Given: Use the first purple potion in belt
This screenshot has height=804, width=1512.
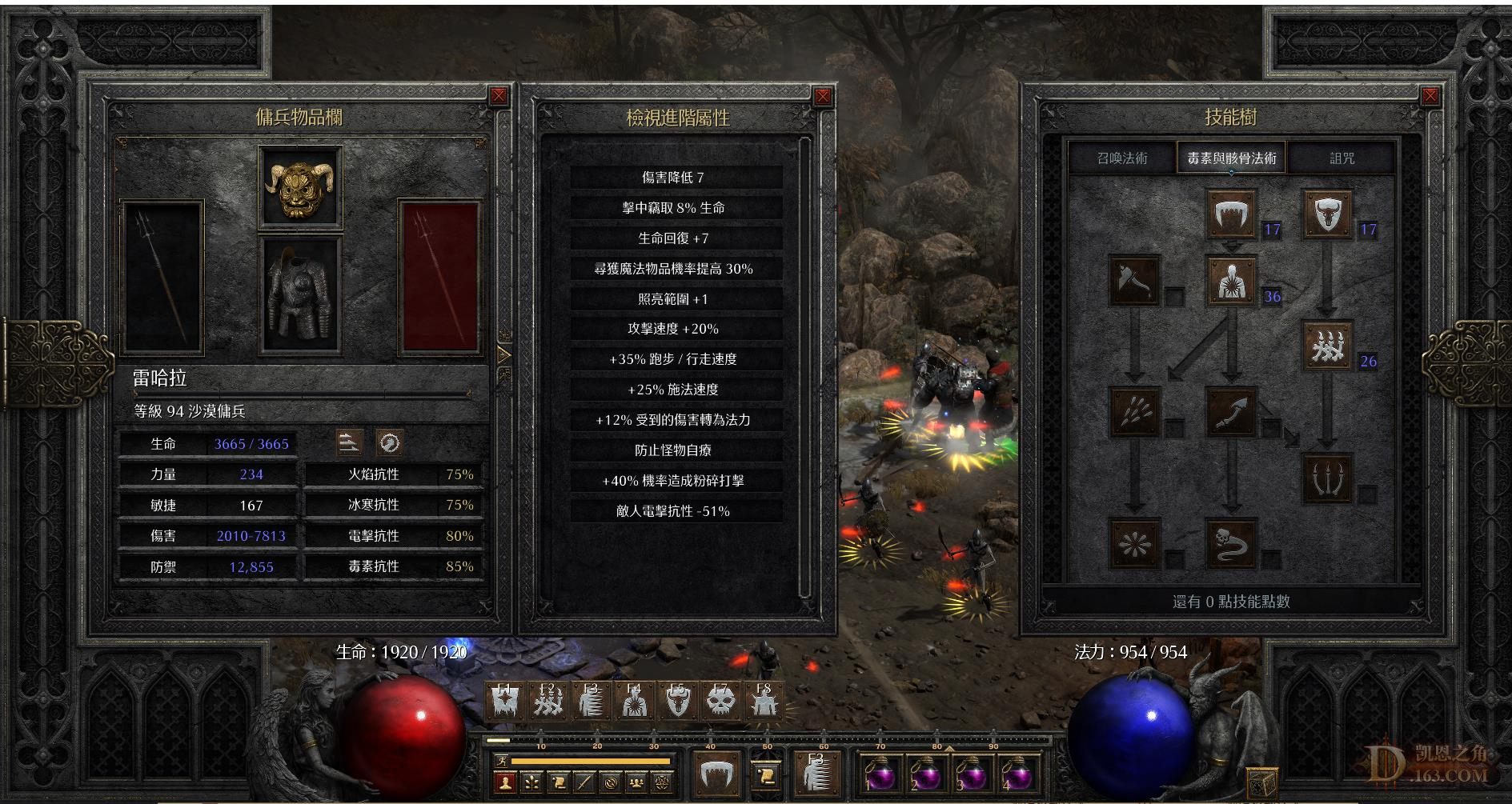Looking at the screenshot, I should (x=880, y=773).
